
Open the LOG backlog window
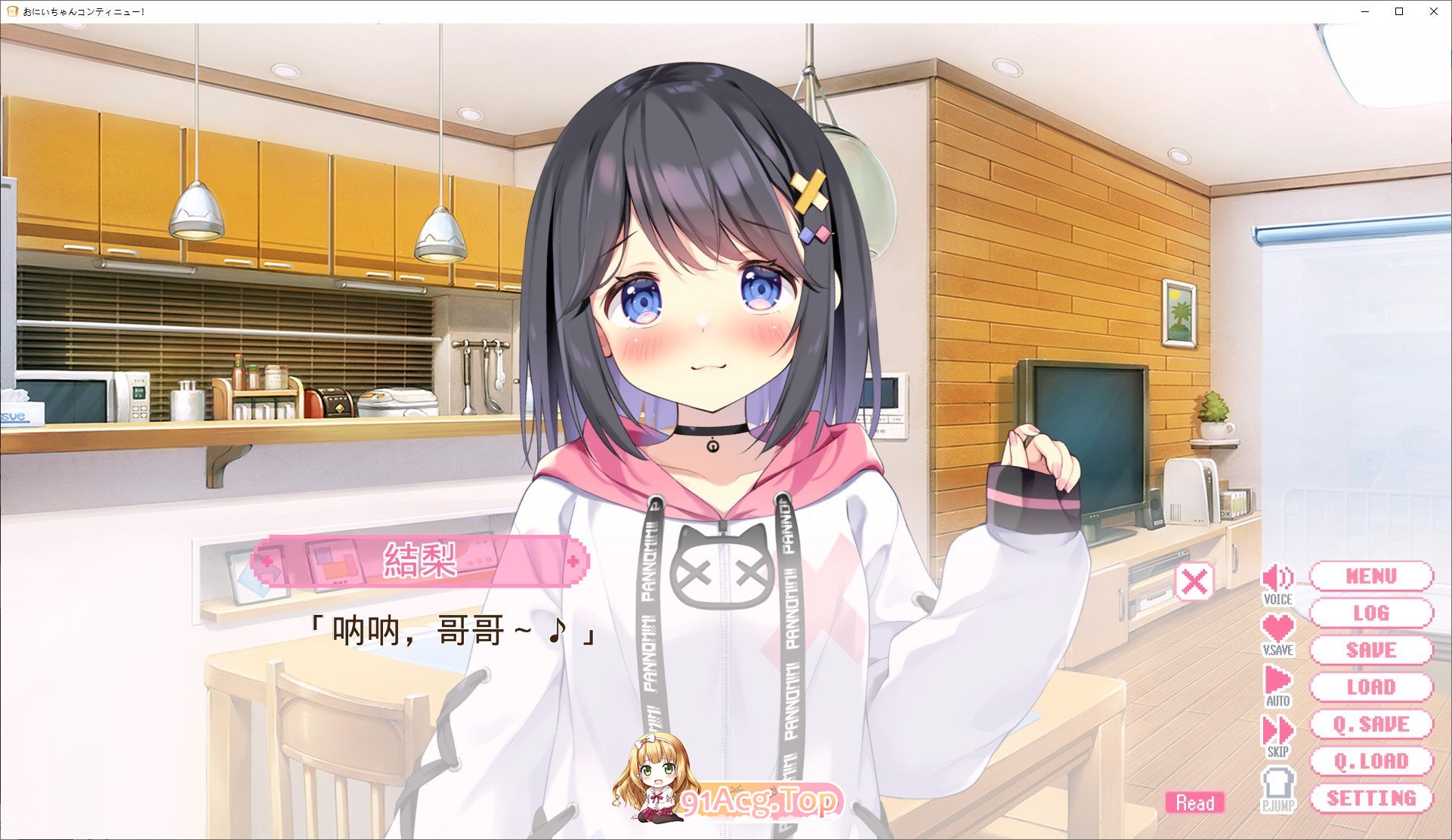(x=1373, y=613)
